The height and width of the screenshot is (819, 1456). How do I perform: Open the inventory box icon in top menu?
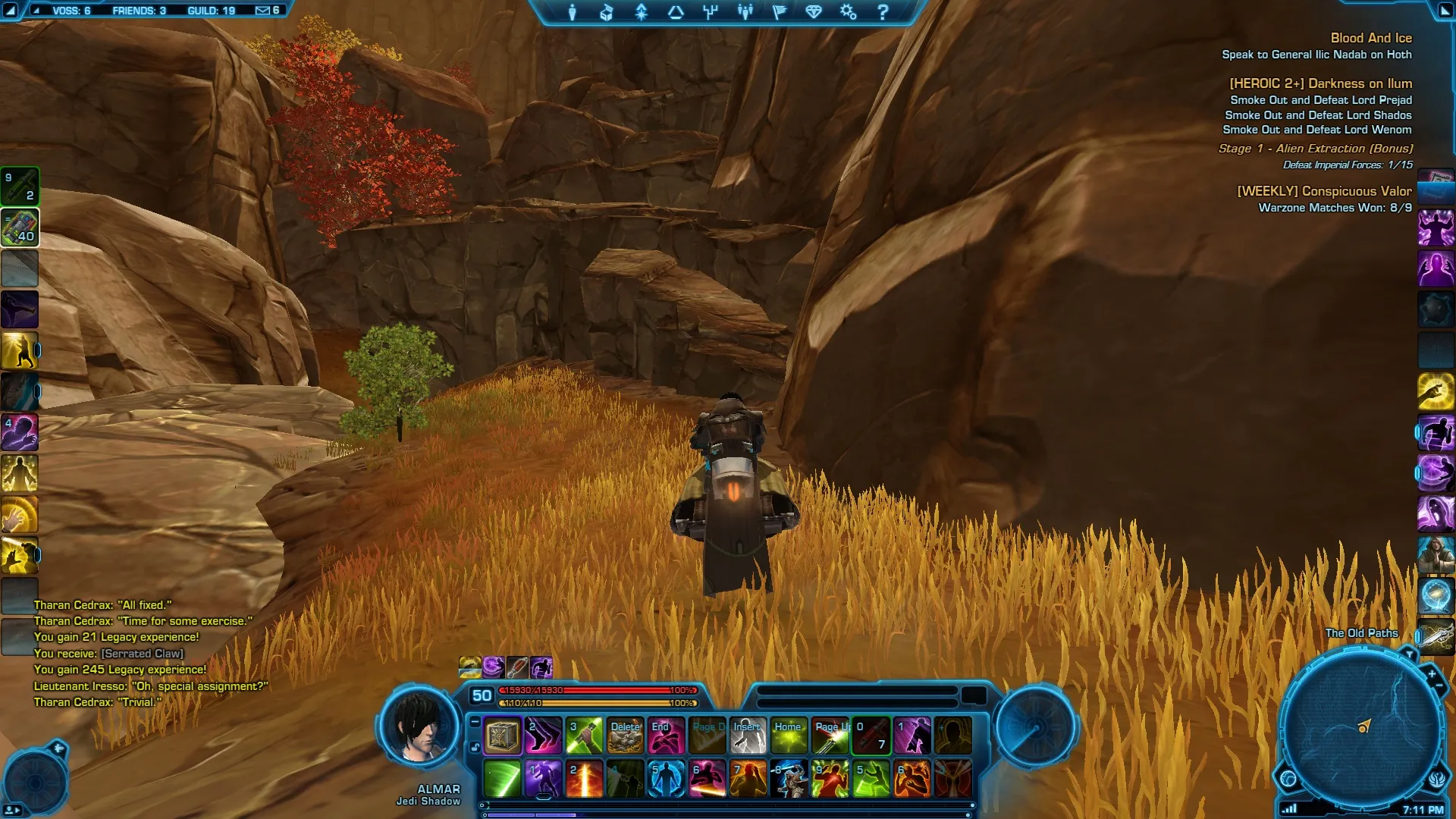point(607,12)
